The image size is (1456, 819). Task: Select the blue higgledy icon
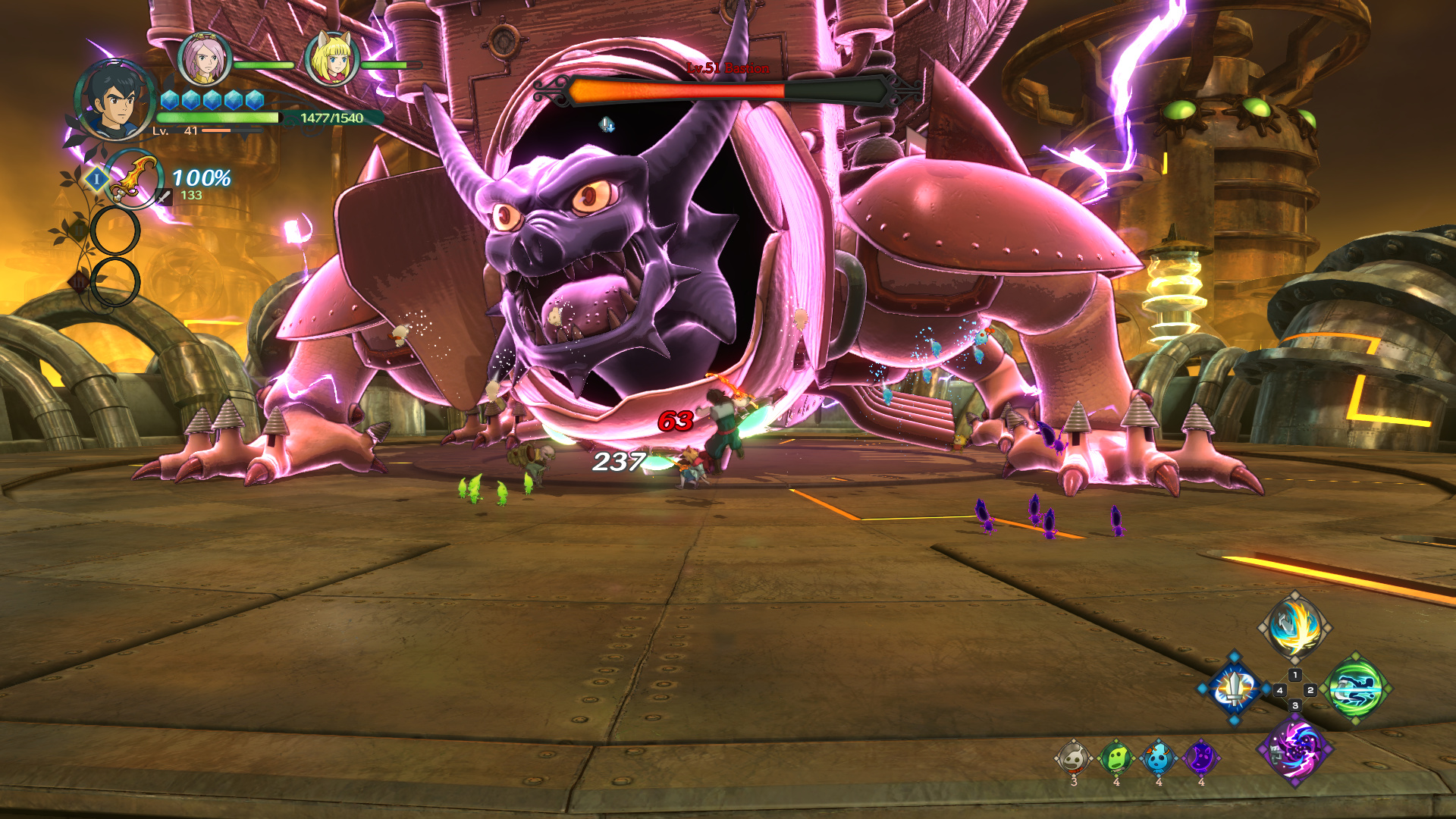tap(1159, 758)
